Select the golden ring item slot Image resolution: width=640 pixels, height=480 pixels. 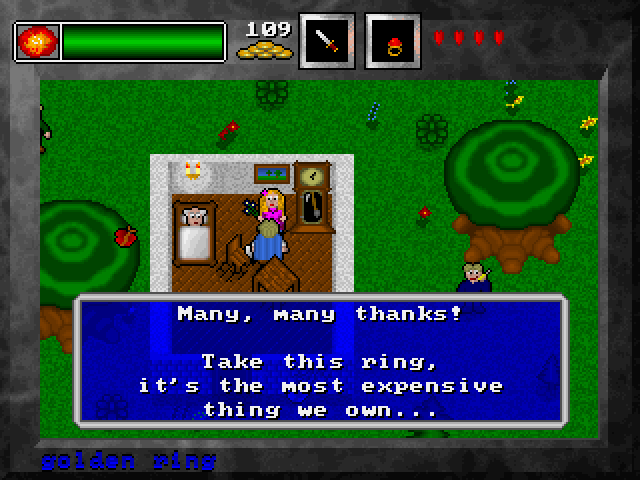pos(392,41)
